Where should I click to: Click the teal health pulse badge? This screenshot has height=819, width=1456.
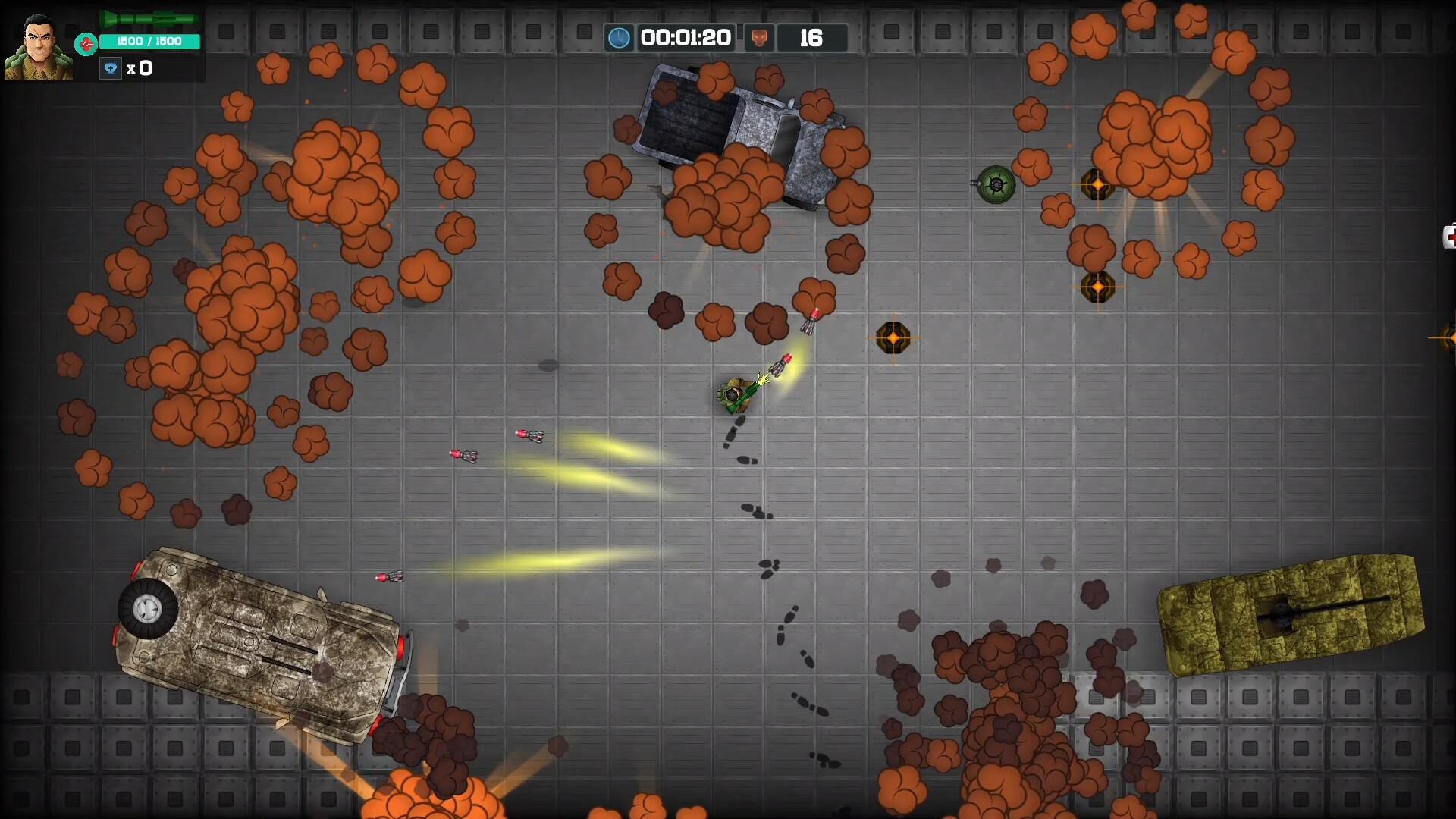[86, 43]
